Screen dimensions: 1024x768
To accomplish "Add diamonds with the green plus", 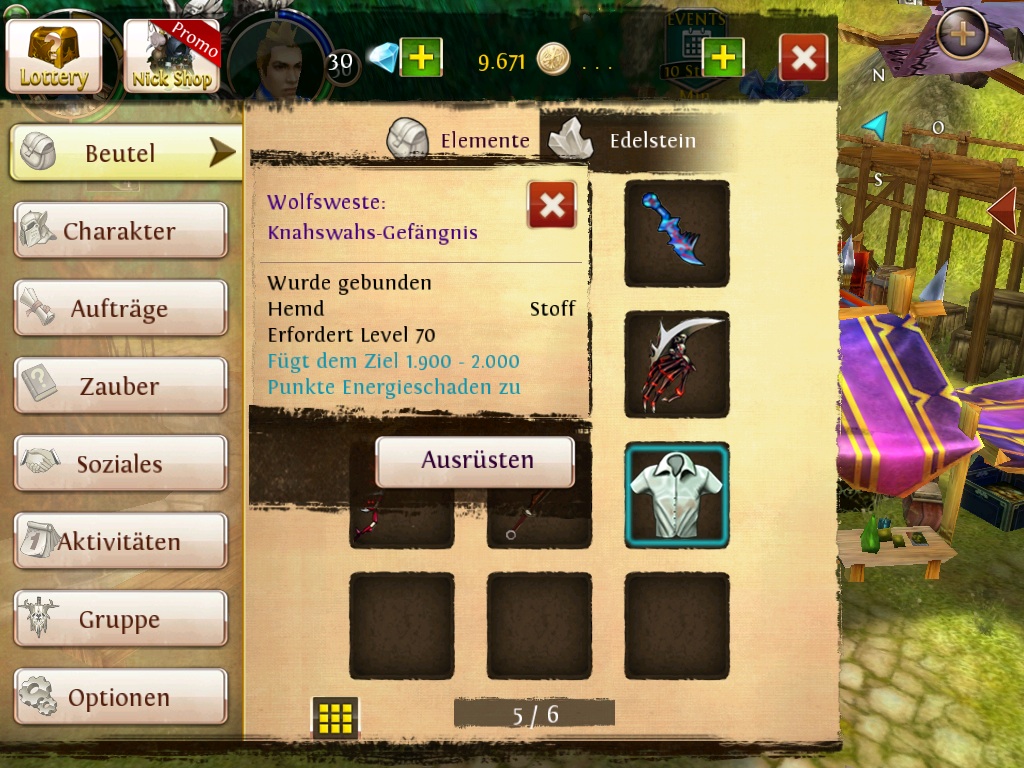I will click(x=421, y=58).
